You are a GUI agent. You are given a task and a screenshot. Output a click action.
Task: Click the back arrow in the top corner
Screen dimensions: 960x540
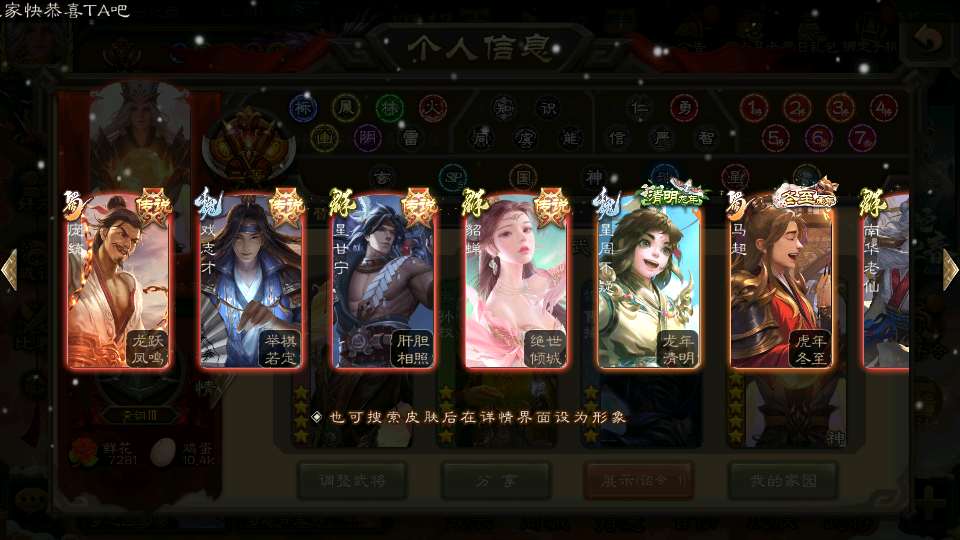928,40
